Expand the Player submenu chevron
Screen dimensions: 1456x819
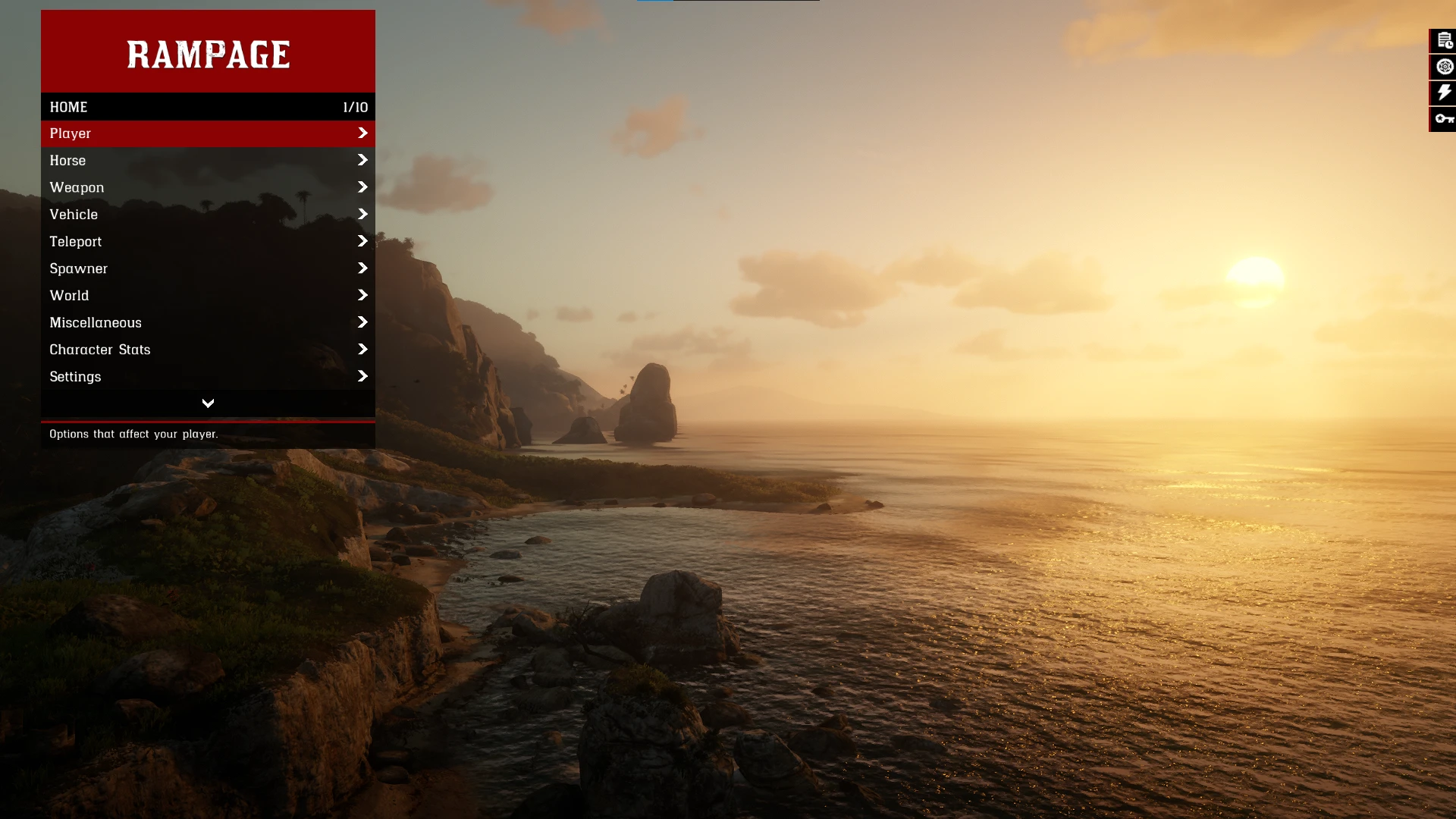(x=362, y=133)
